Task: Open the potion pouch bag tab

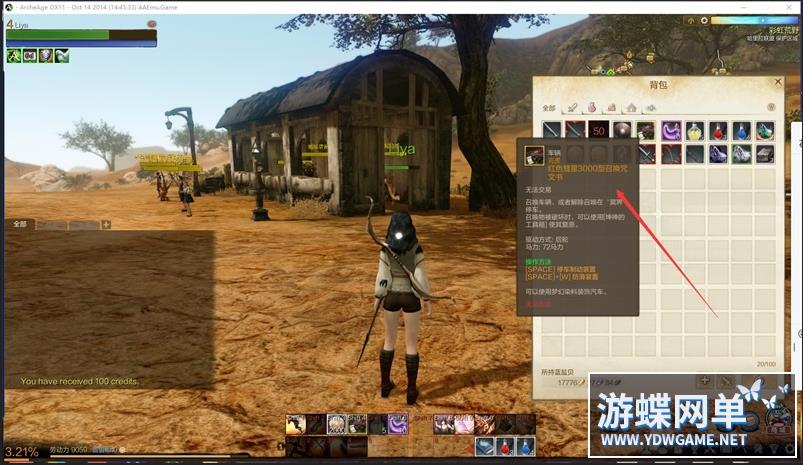Action: (x=592, y=107)
